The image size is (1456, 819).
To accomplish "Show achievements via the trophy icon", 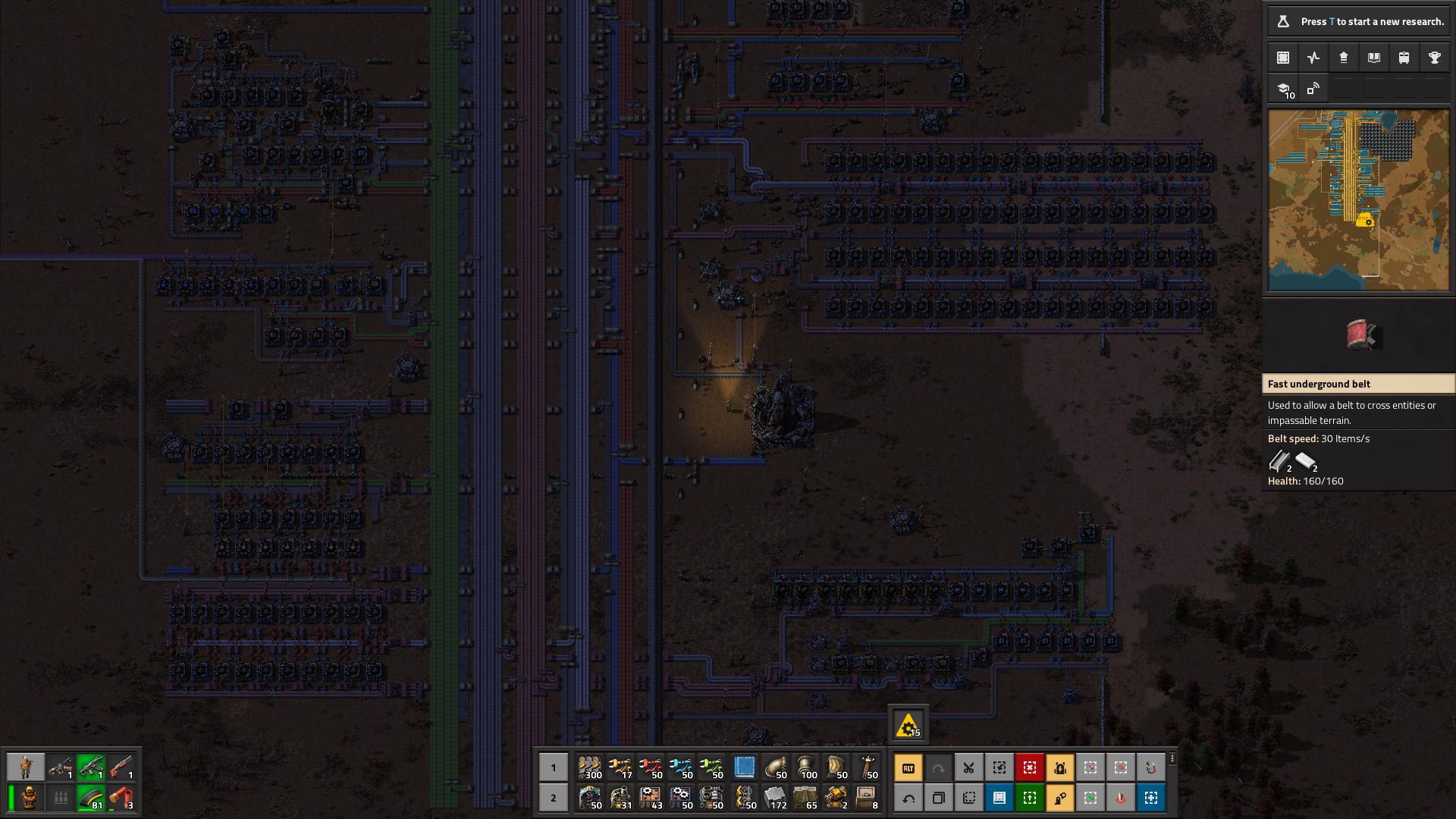I will click(1434, 58).
